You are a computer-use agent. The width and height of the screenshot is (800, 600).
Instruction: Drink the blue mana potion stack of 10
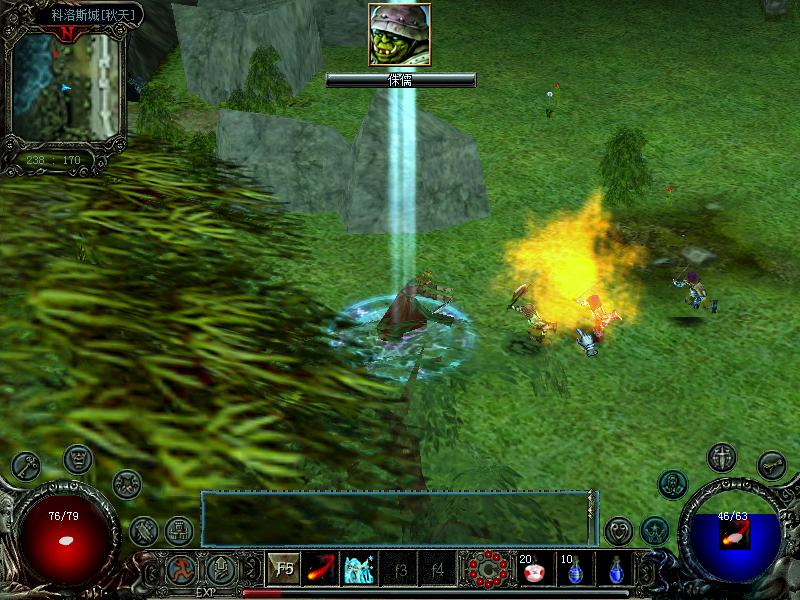(573, 570)
